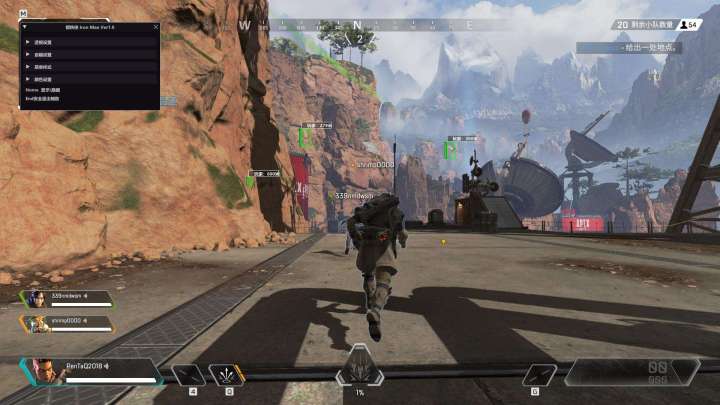Close the overlay panel with the X
720x405 pixels.
(155, 28)
